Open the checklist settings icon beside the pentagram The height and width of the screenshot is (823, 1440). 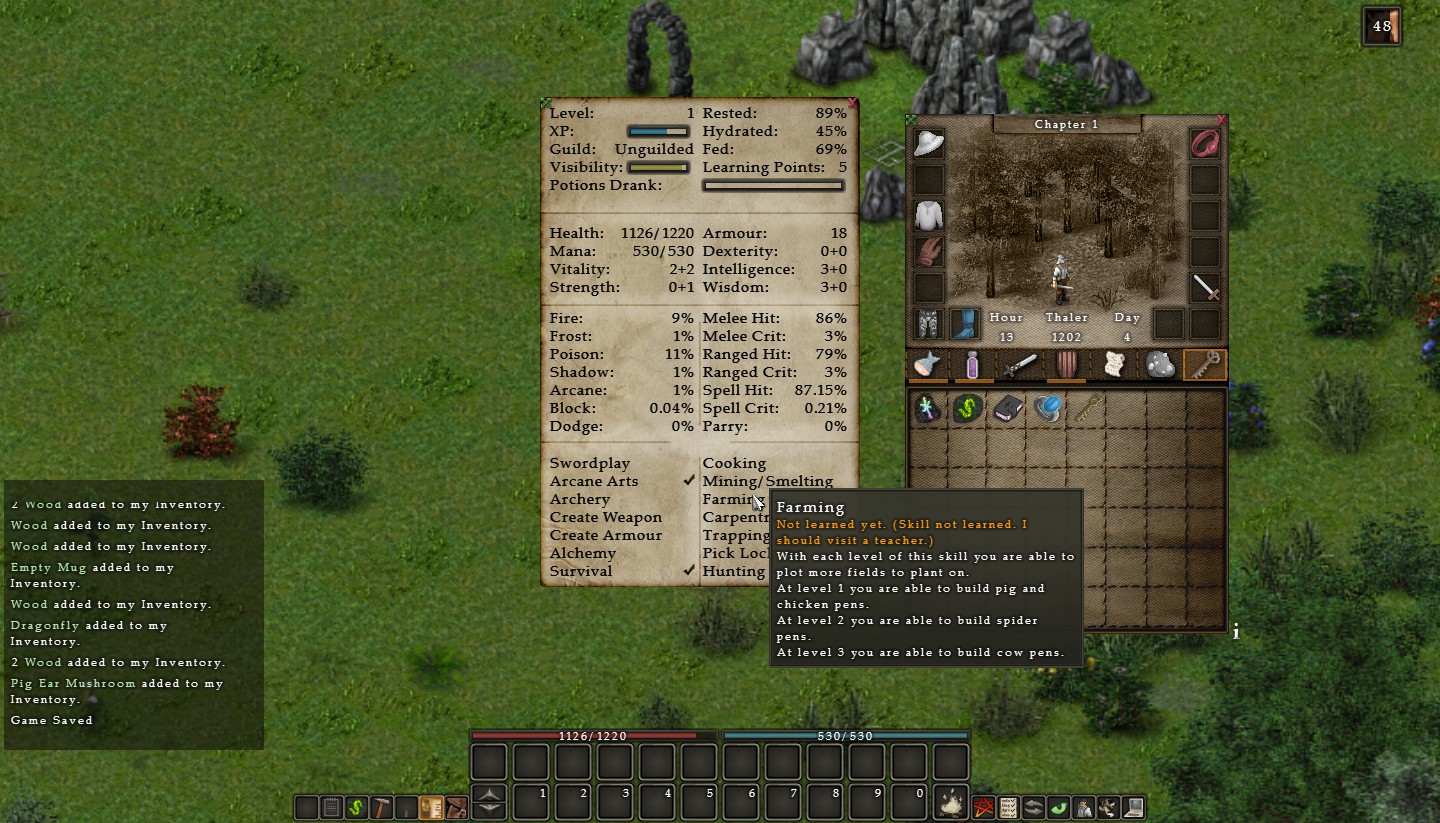(x=1008, y=807)
